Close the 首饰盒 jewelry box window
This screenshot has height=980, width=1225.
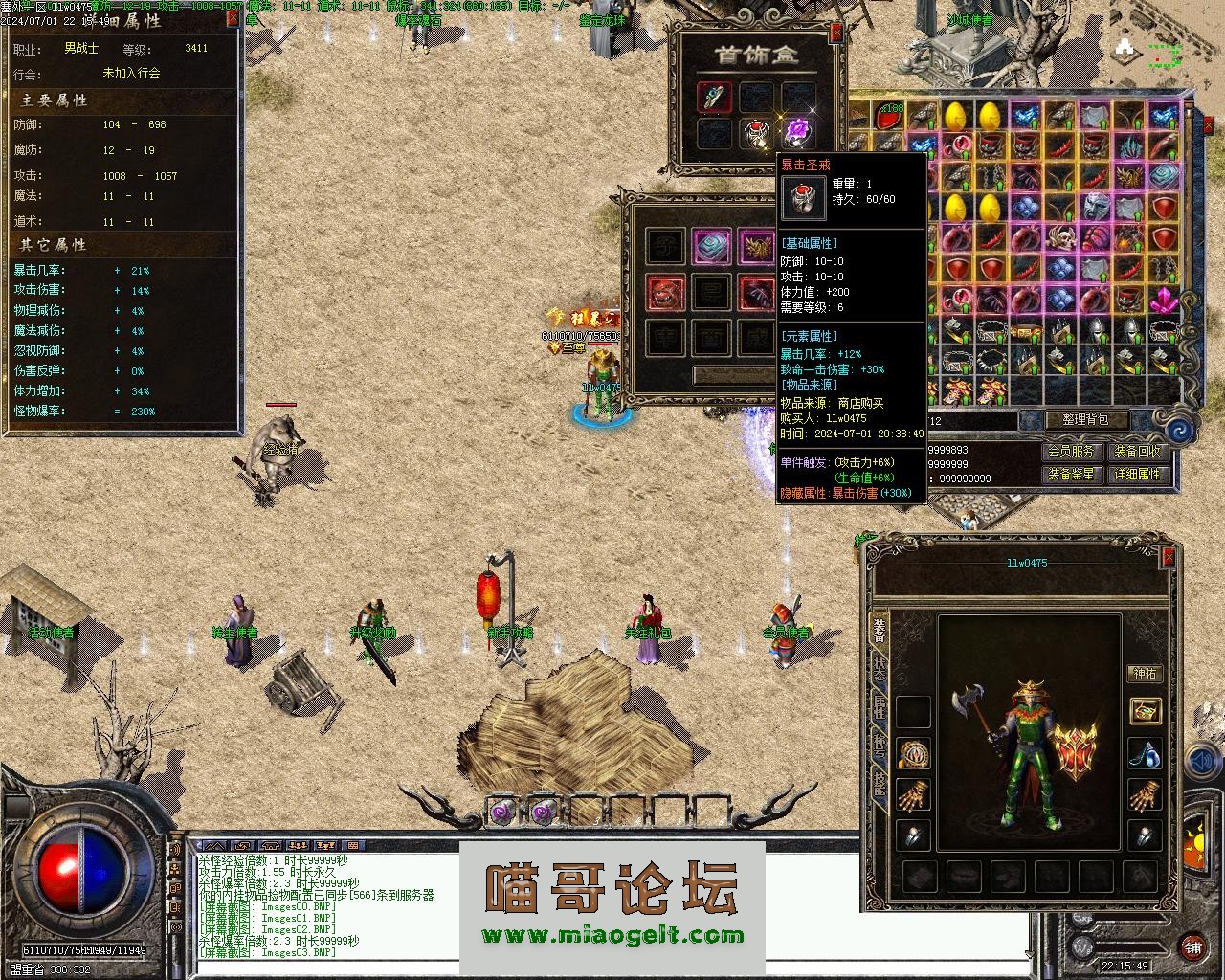click(x=836, y=33)
